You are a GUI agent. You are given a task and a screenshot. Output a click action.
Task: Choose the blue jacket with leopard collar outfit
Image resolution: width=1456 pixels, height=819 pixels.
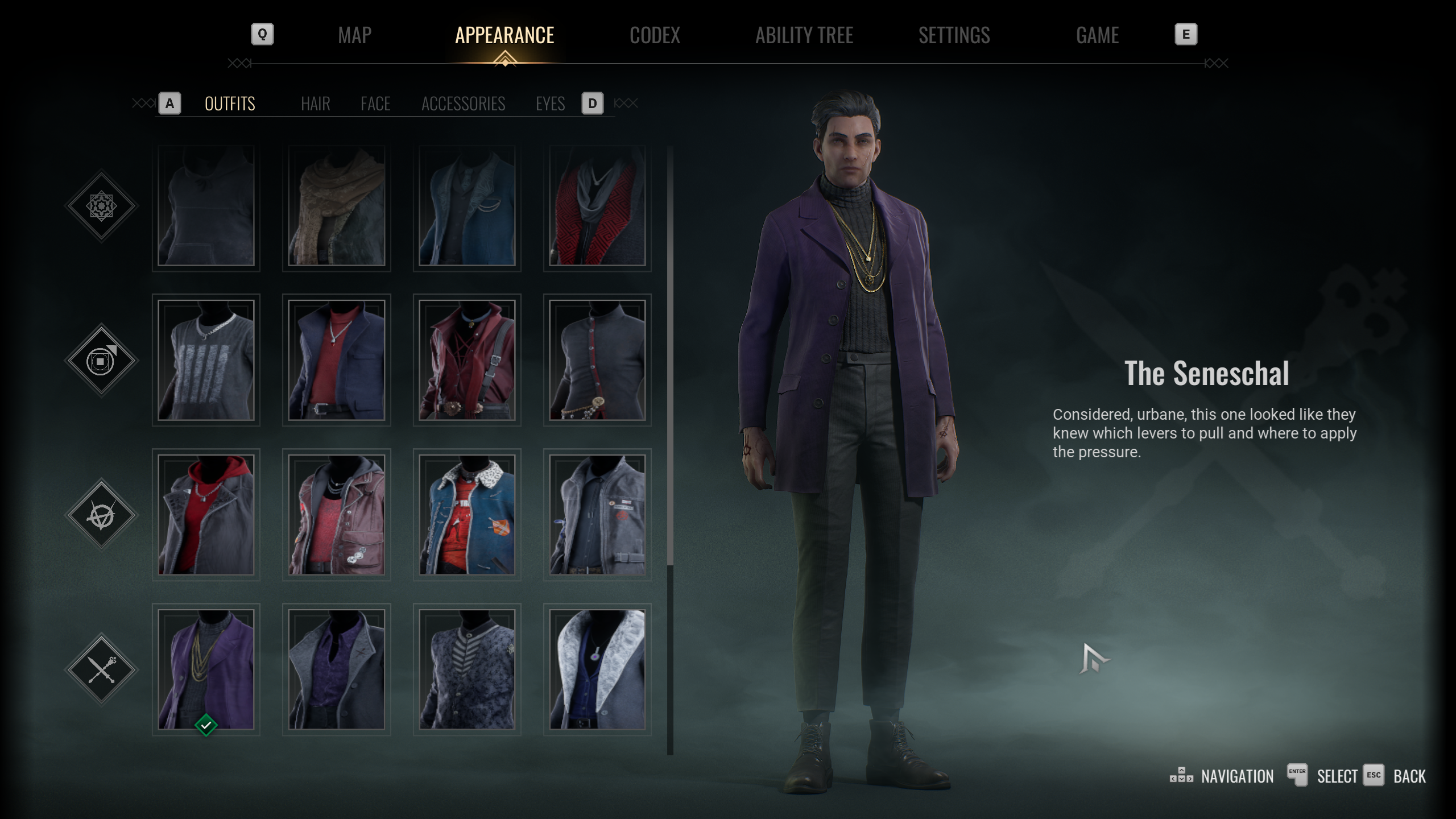point(467,514)
